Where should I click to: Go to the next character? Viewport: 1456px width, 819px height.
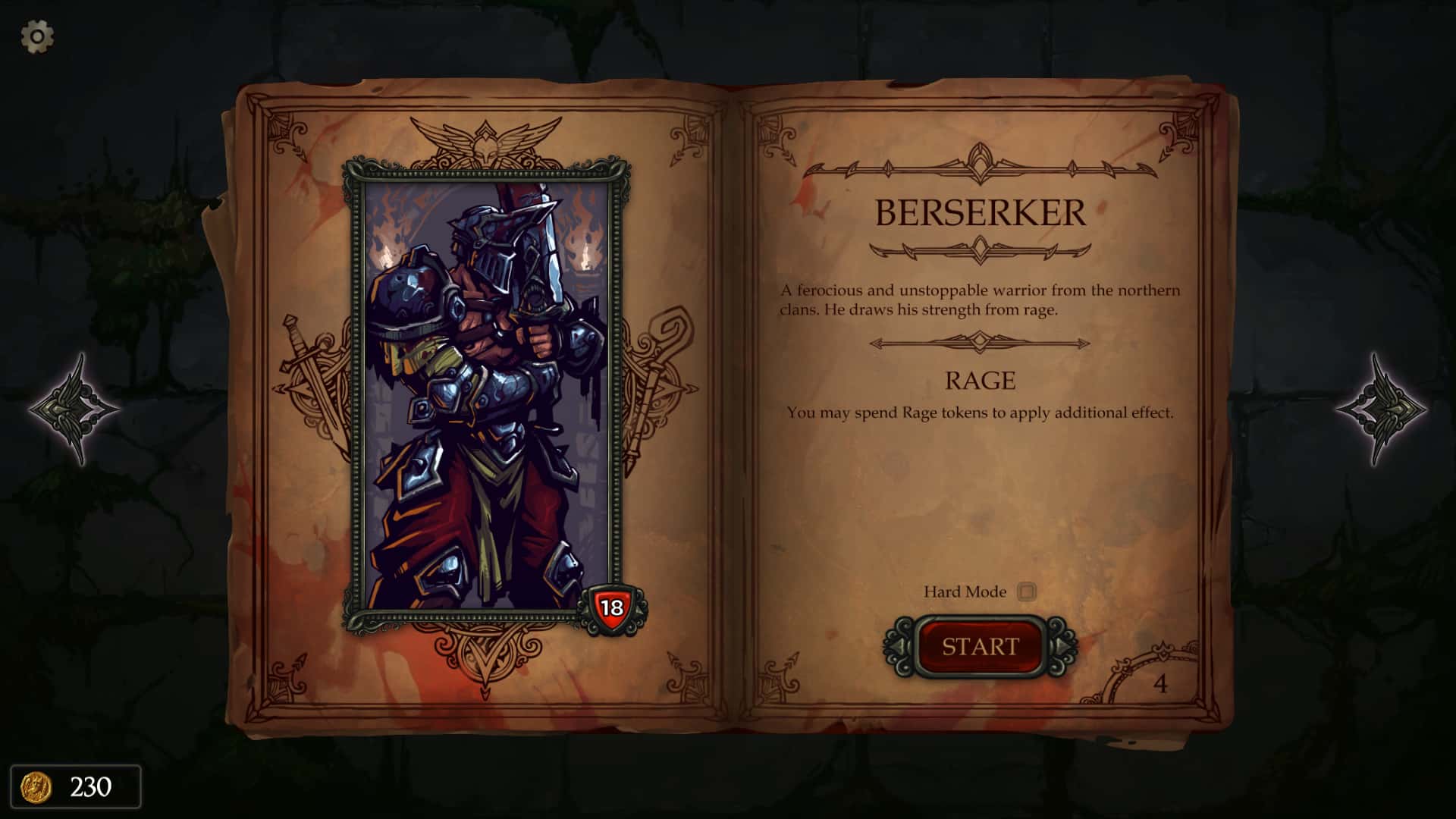pos(1381,409)
